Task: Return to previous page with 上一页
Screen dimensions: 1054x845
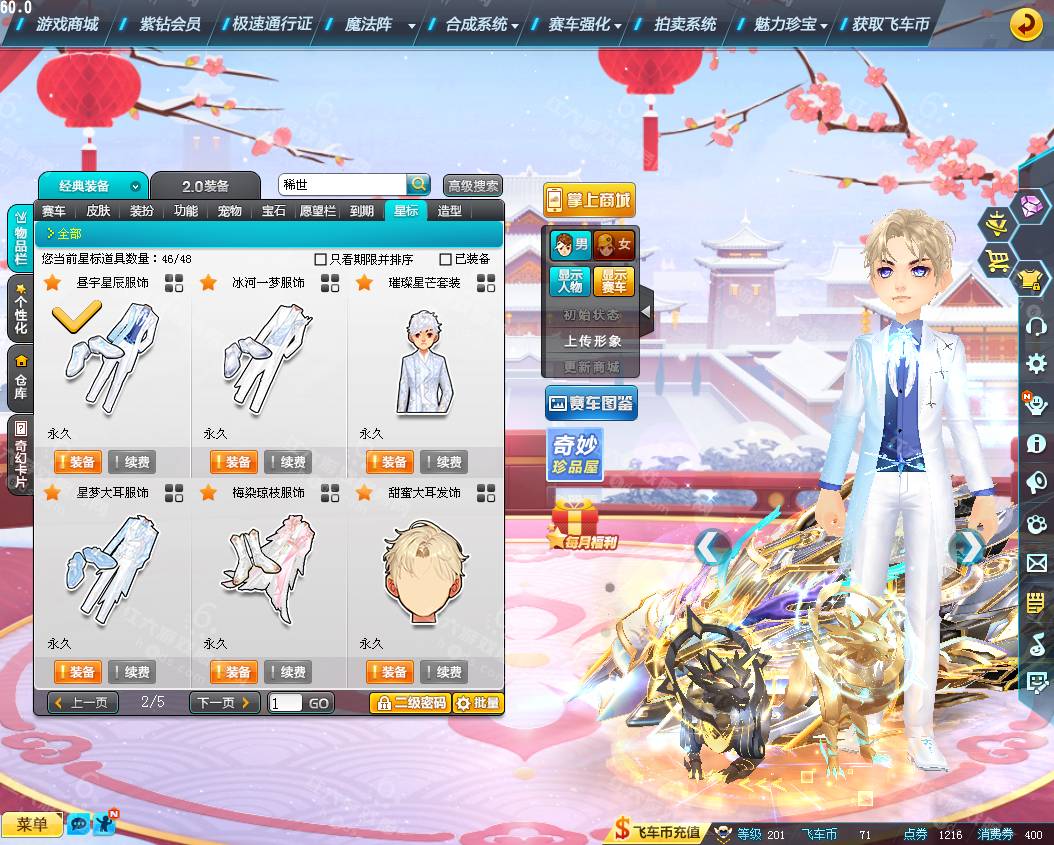Action: click(83, 703)
